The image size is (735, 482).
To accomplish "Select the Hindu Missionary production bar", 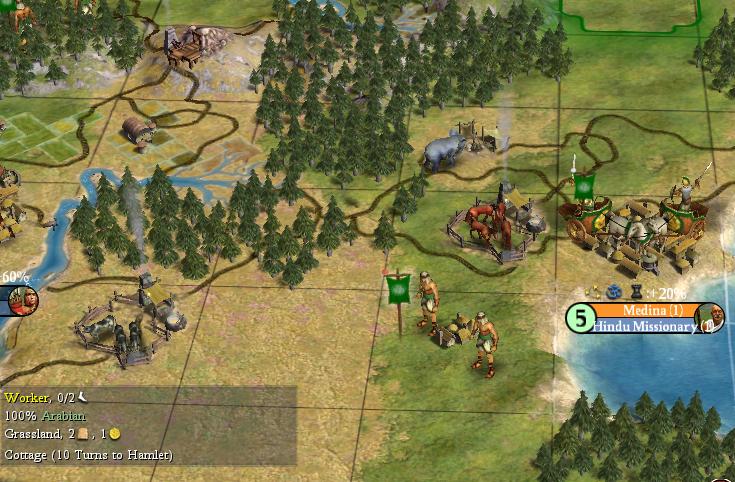I will pyautogui.click(x=643, y=326).
